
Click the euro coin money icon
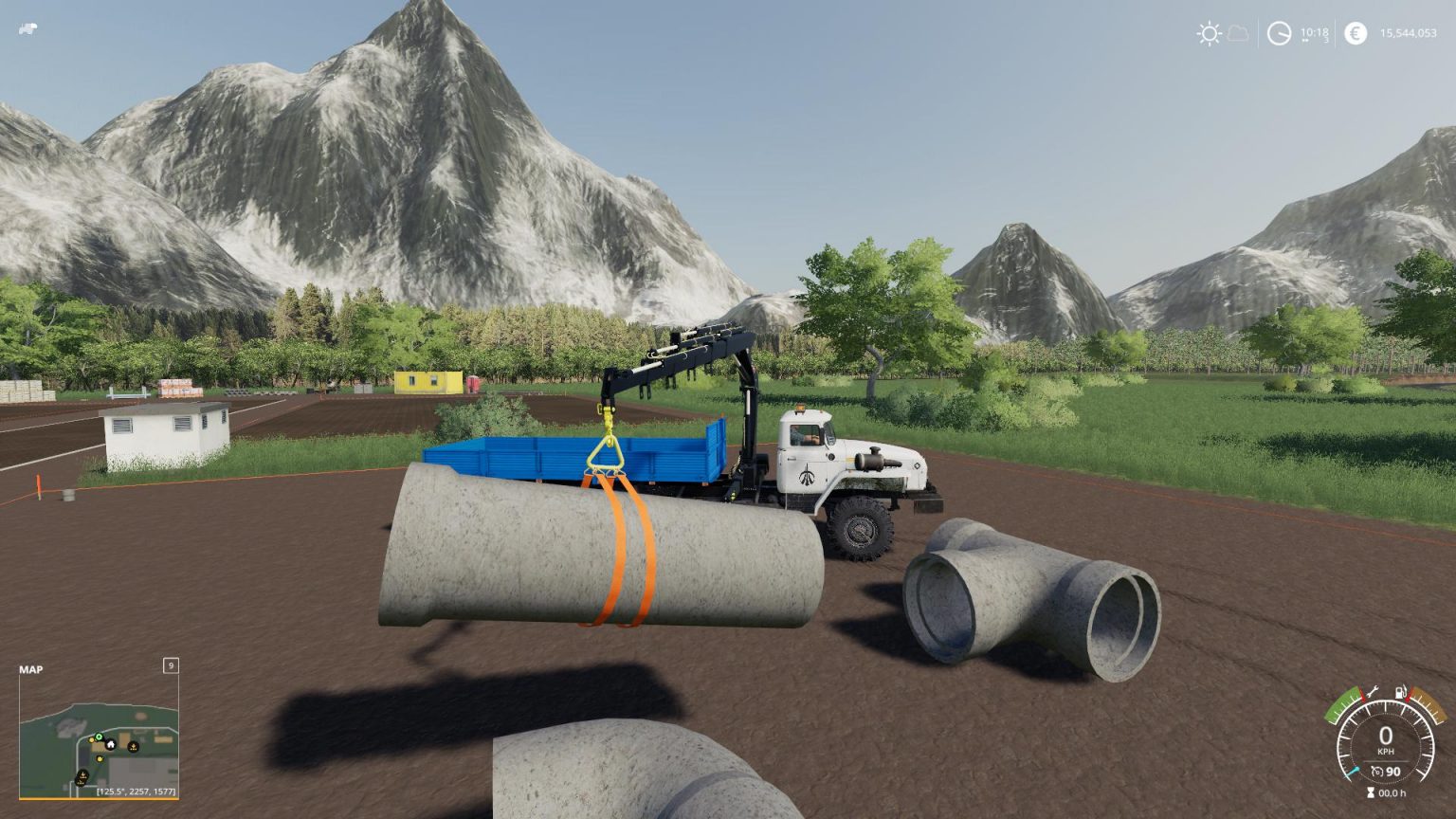pos(1356,33)
